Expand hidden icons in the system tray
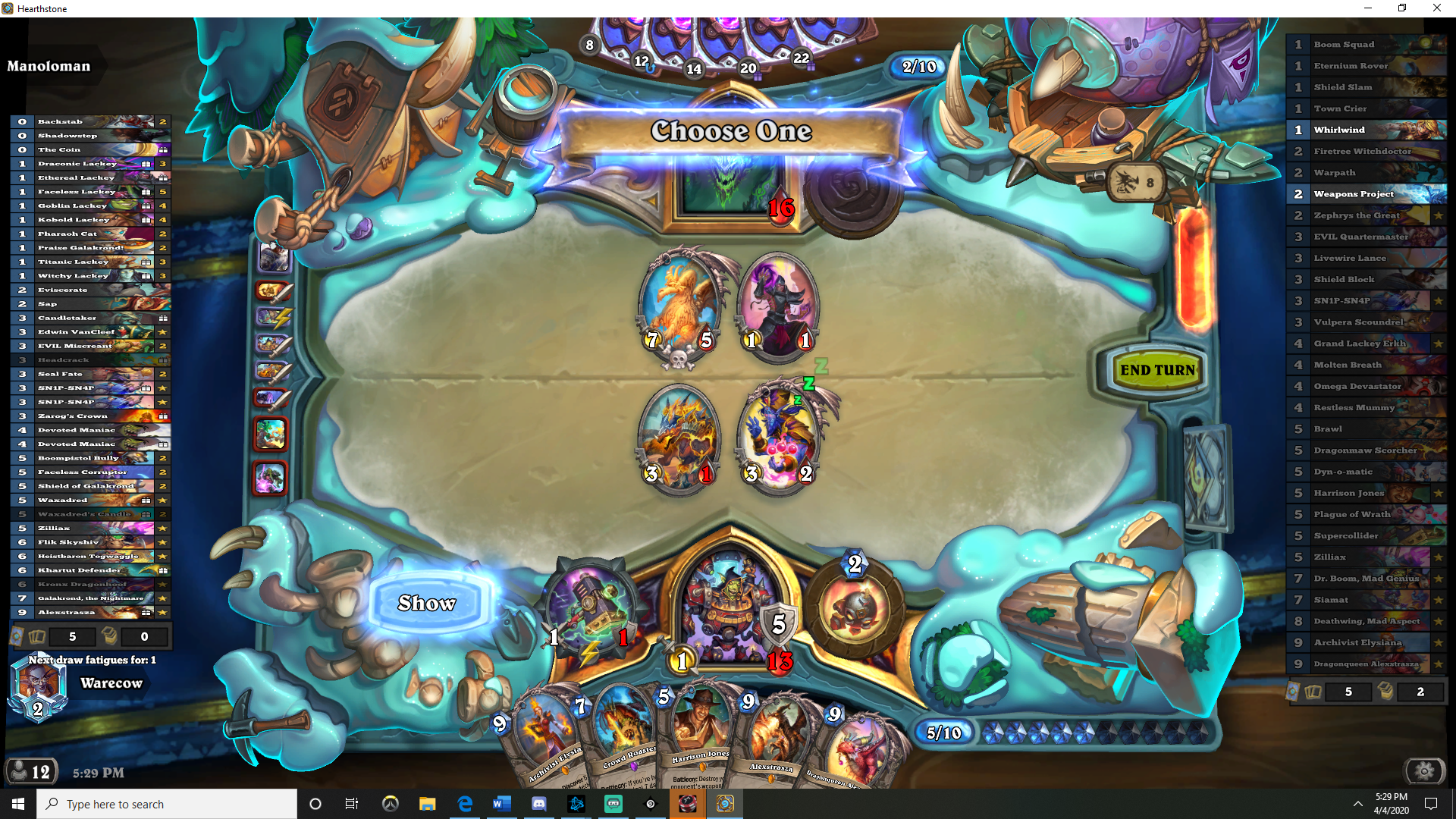The width and height of the screenshot is (1456, 819). coord(1359,803)
